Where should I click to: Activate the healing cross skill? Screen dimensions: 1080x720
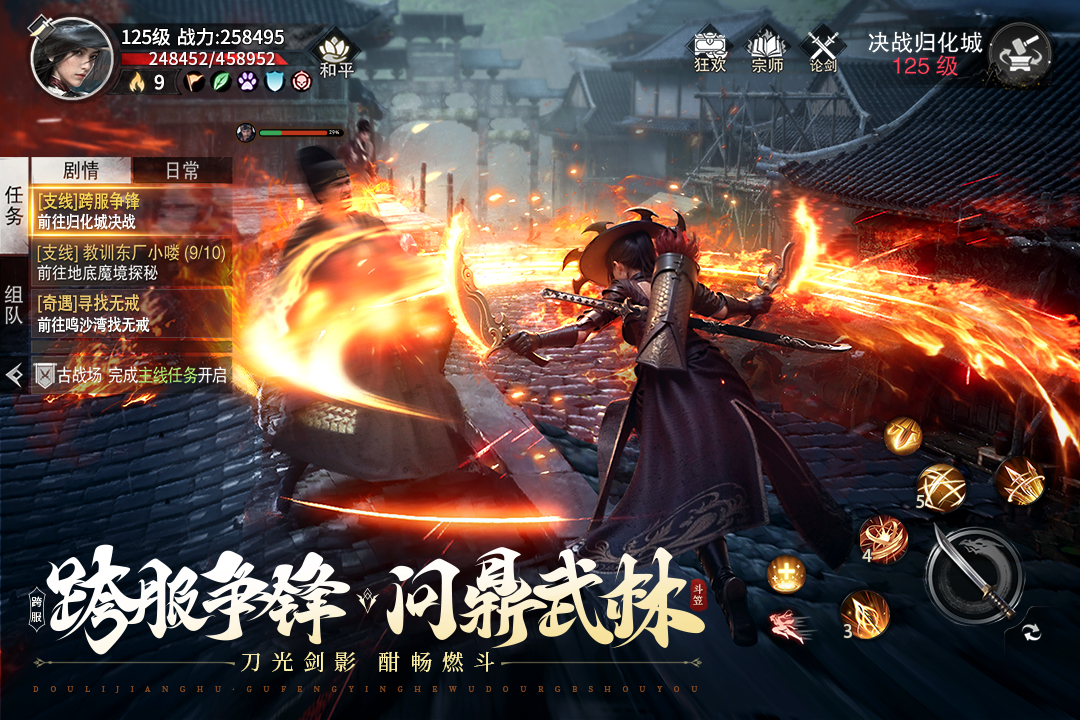(x=786, y=574)
